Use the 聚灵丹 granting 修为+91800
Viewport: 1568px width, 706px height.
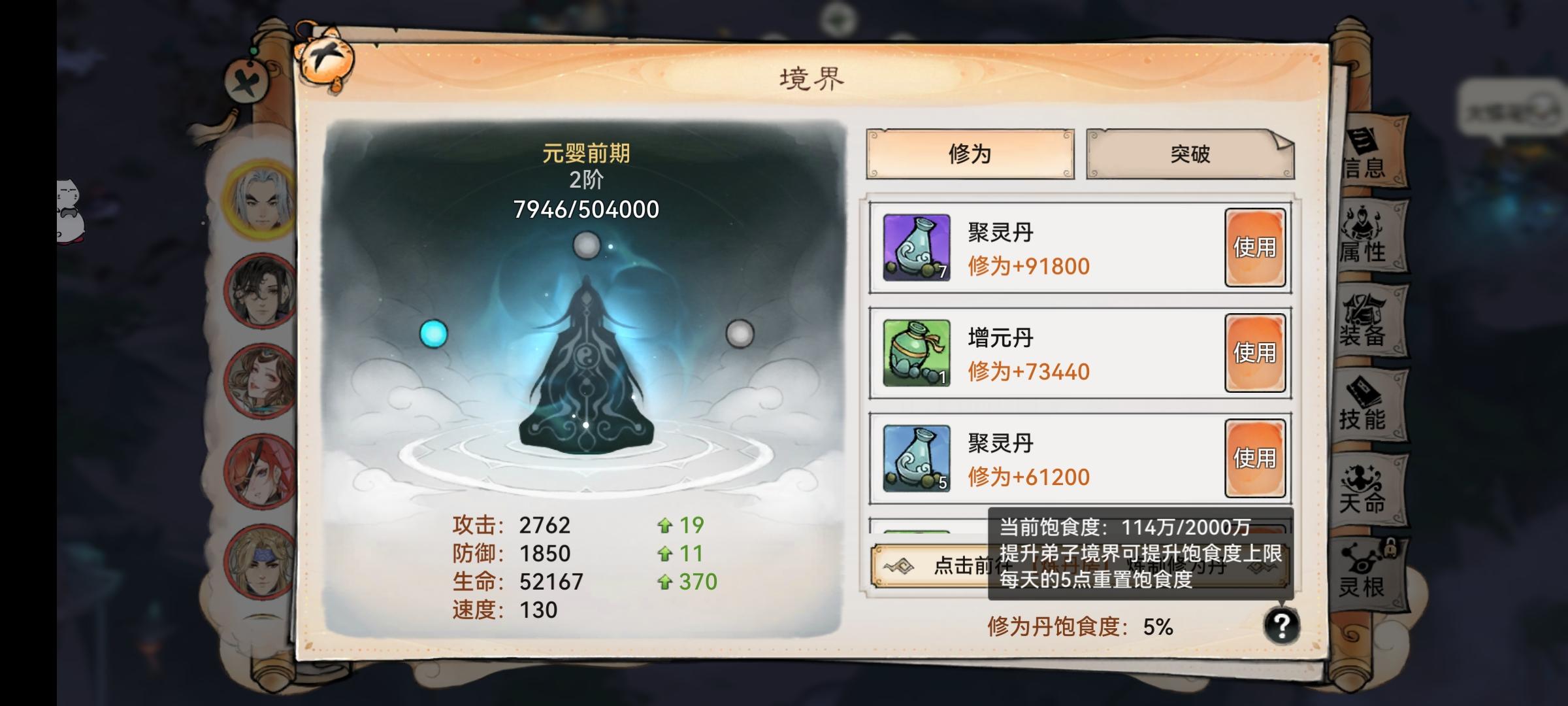click(x=1255, y=247)
